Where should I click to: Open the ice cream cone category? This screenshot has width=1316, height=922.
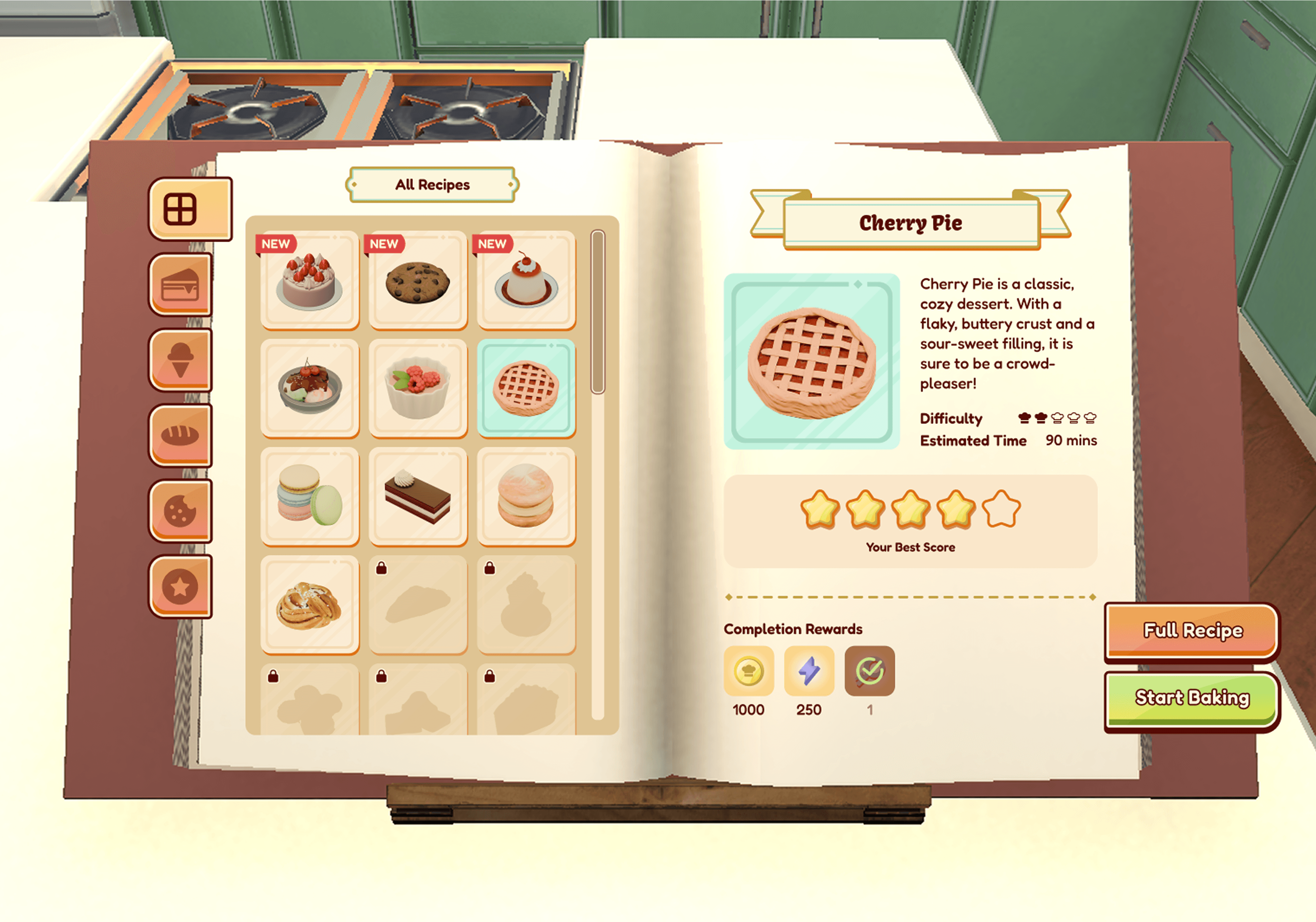click(x=180, y=360)
